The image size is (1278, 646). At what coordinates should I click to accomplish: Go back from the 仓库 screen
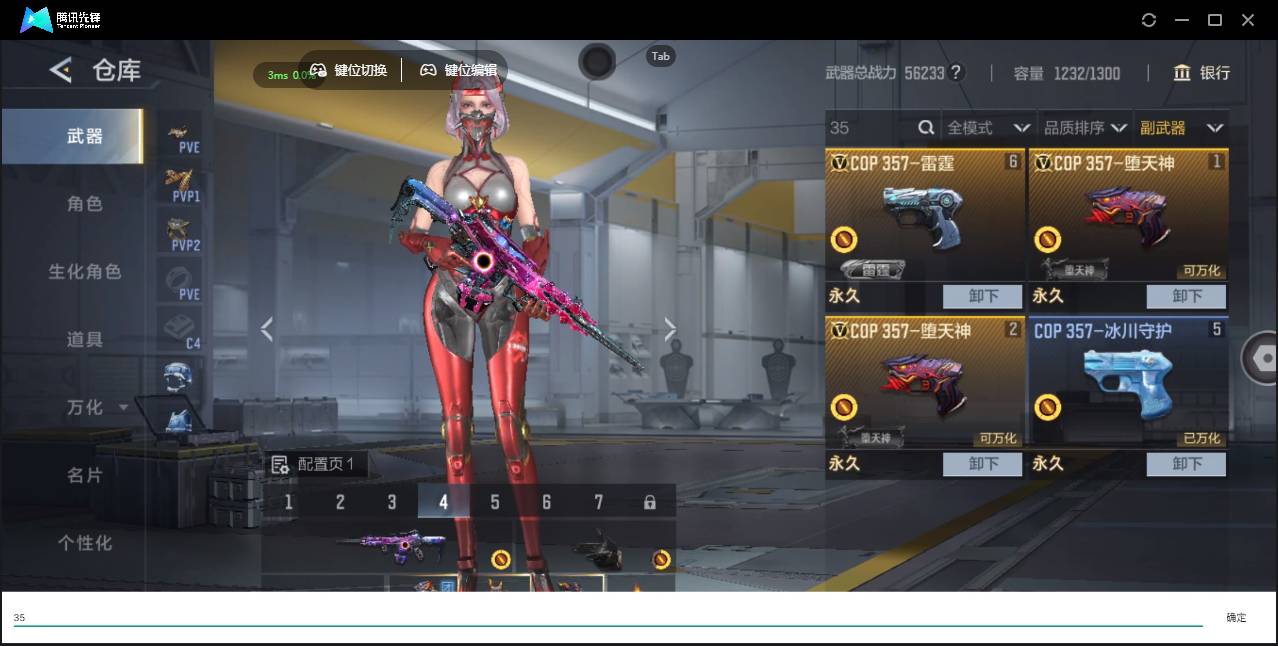61,70
